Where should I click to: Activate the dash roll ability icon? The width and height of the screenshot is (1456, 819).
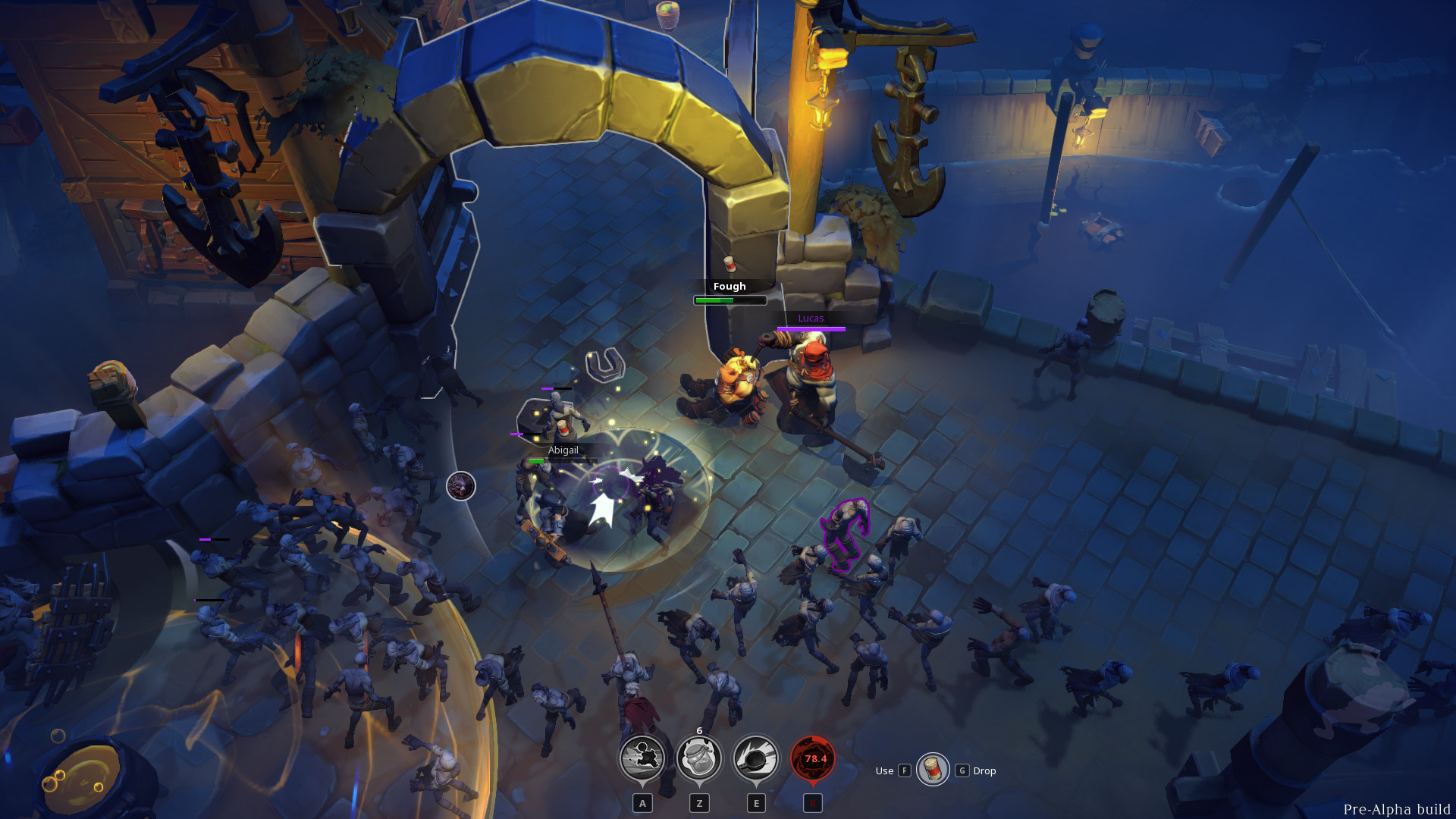[x=642, y=758]
